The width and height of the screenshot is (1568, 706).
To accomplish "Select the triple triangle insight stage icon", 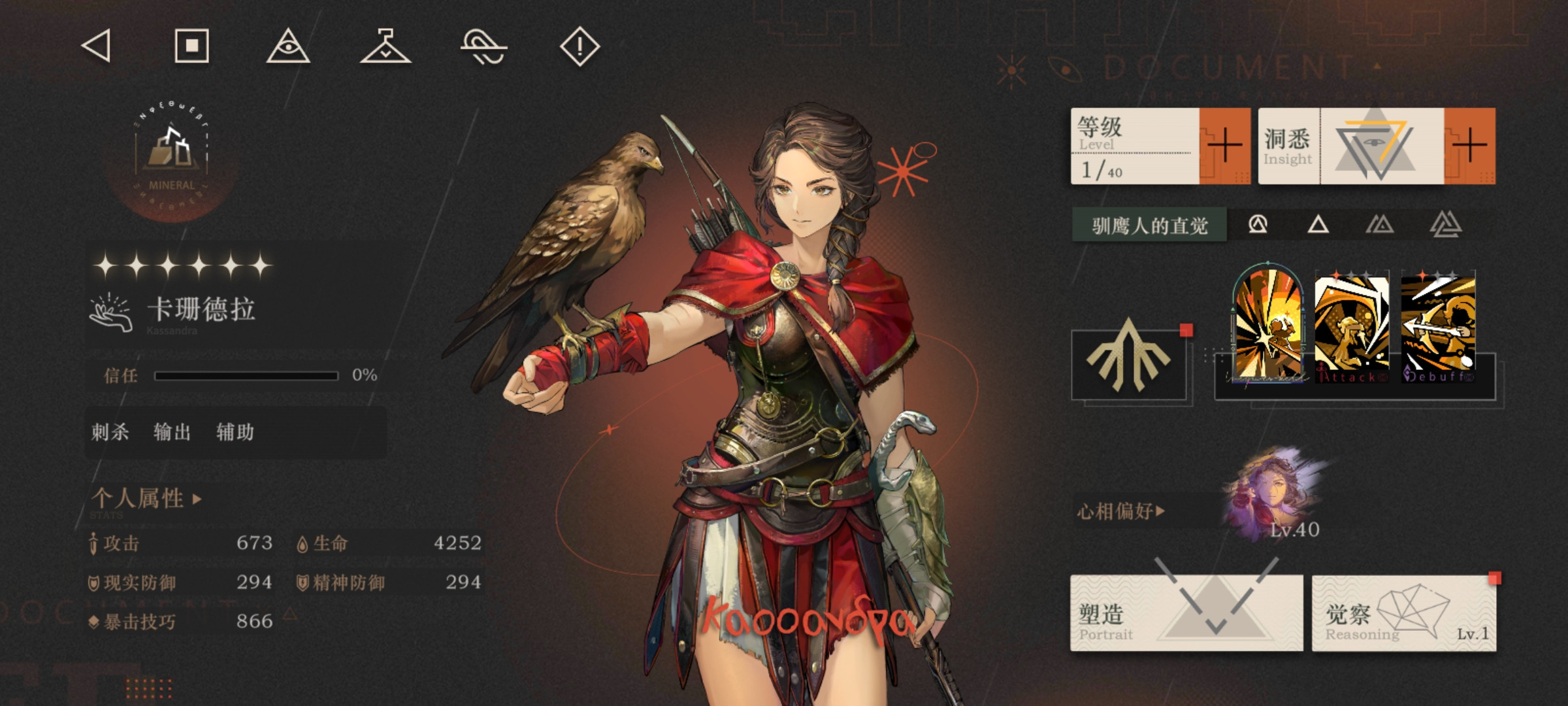I will point(1445,225).
